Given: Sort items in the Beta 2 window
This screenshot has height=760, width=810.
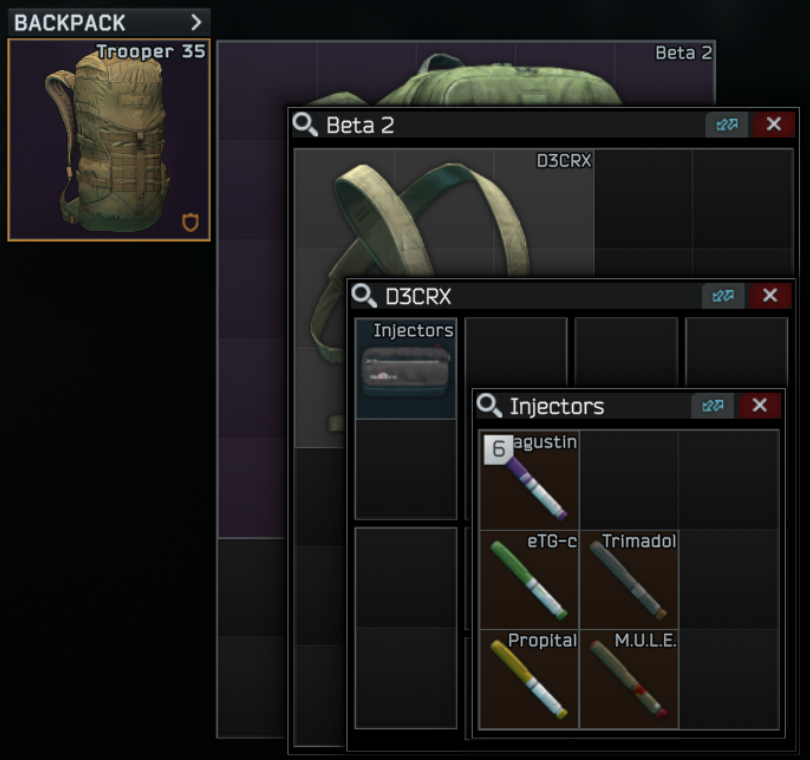Looking at the screenshot, I should point(726,124).
